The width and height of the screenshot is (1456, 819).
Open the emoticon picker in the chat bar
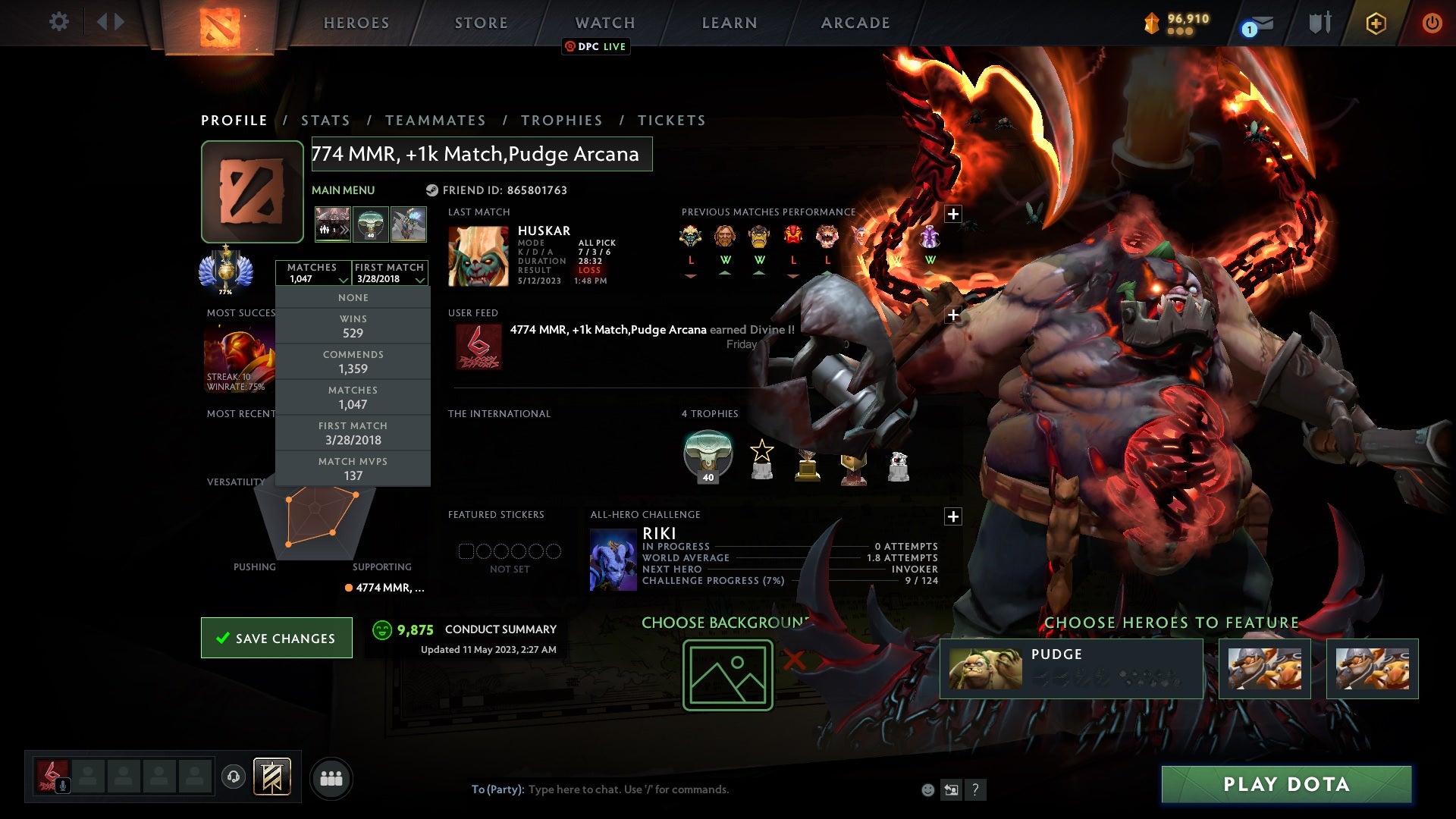coord(927,789)
